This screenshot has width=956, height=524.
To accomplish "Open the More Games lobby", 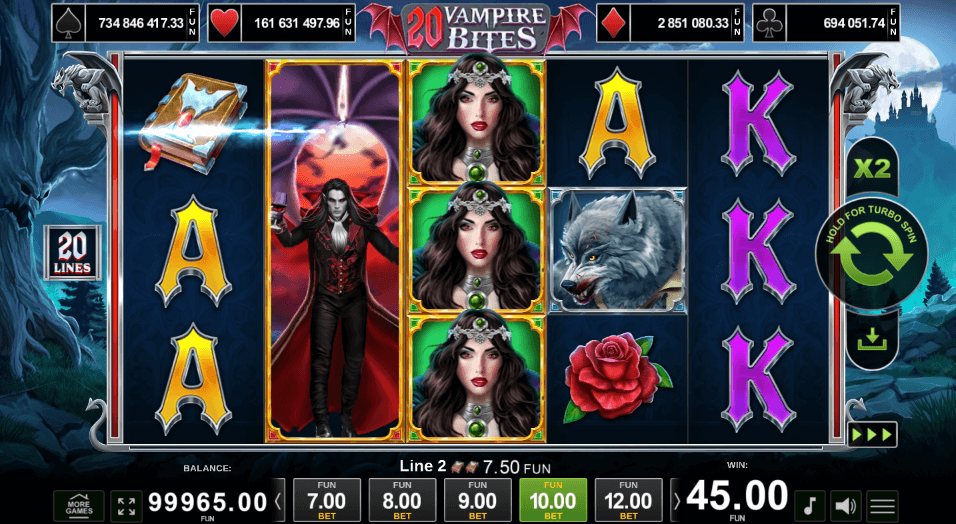I will (78, 505).
